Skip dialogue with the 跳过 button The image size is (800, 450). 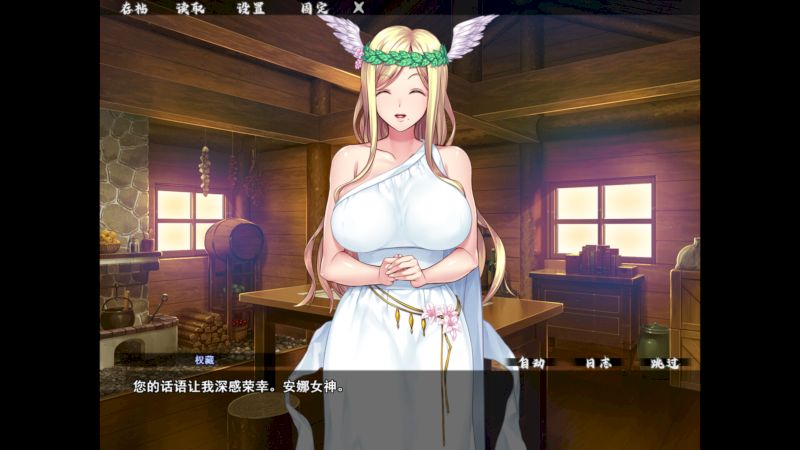663,364
